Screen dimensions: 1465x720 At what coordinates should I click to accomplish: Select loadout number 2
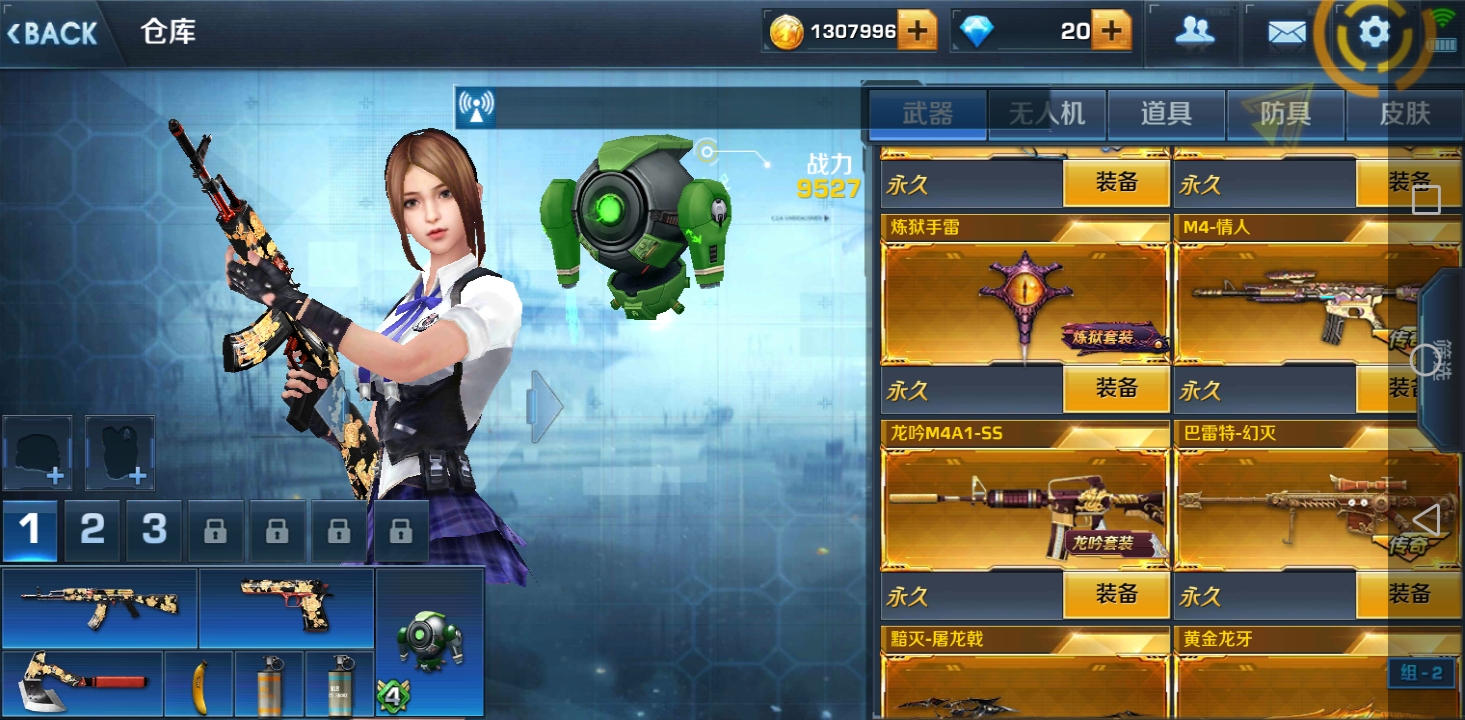coord(92,529)
